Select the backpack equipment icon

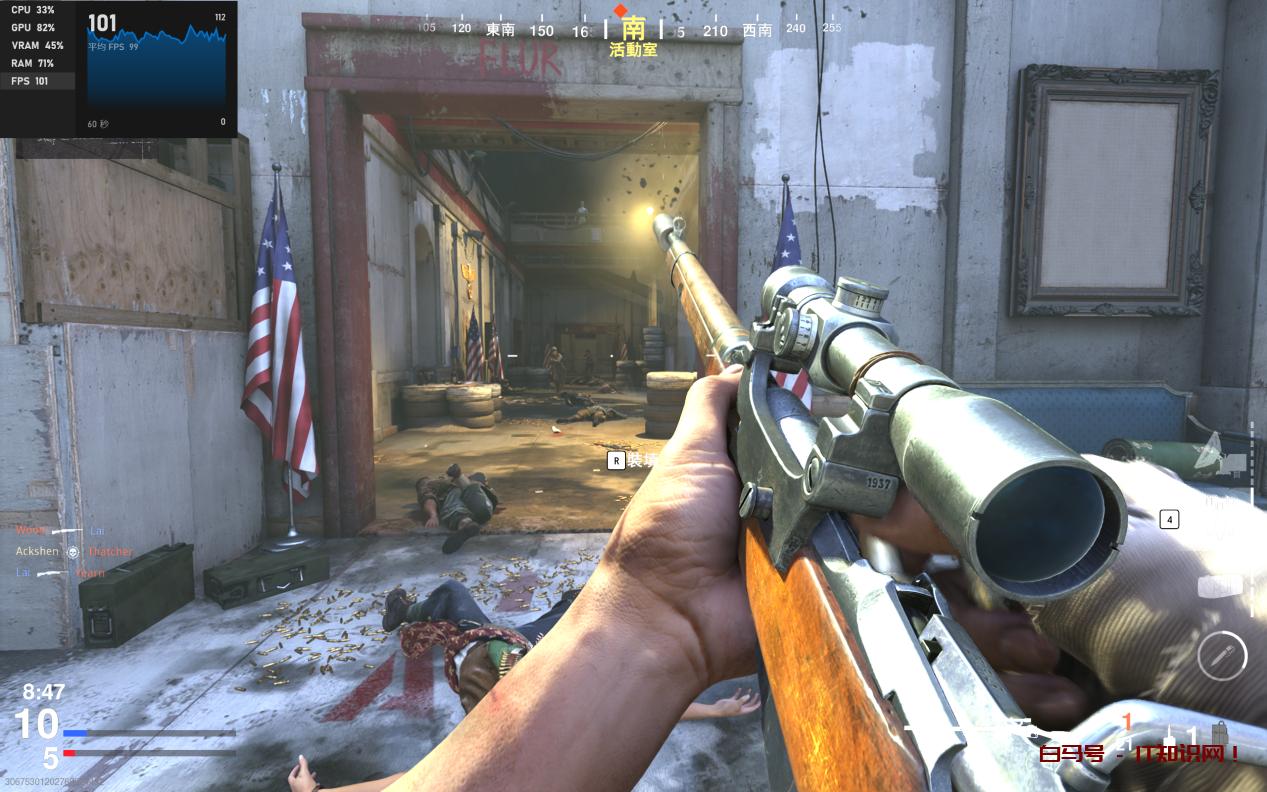(x=1219, y=734)
